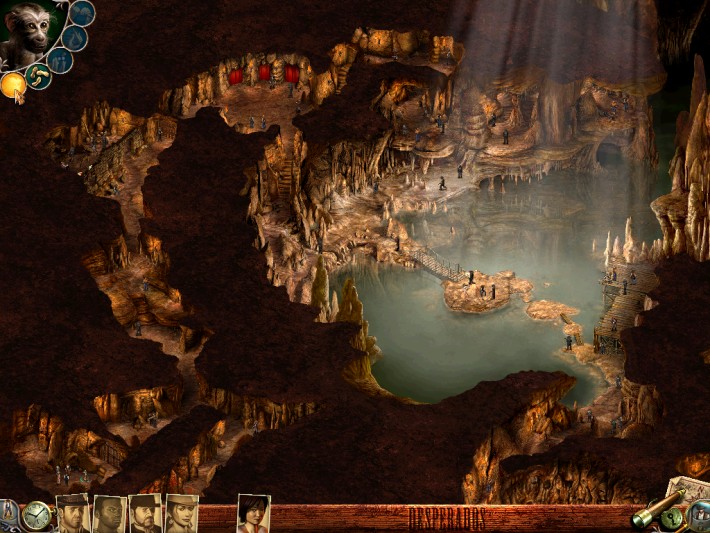Open the pocket watch quick-action tool

(x=37, y=515)
